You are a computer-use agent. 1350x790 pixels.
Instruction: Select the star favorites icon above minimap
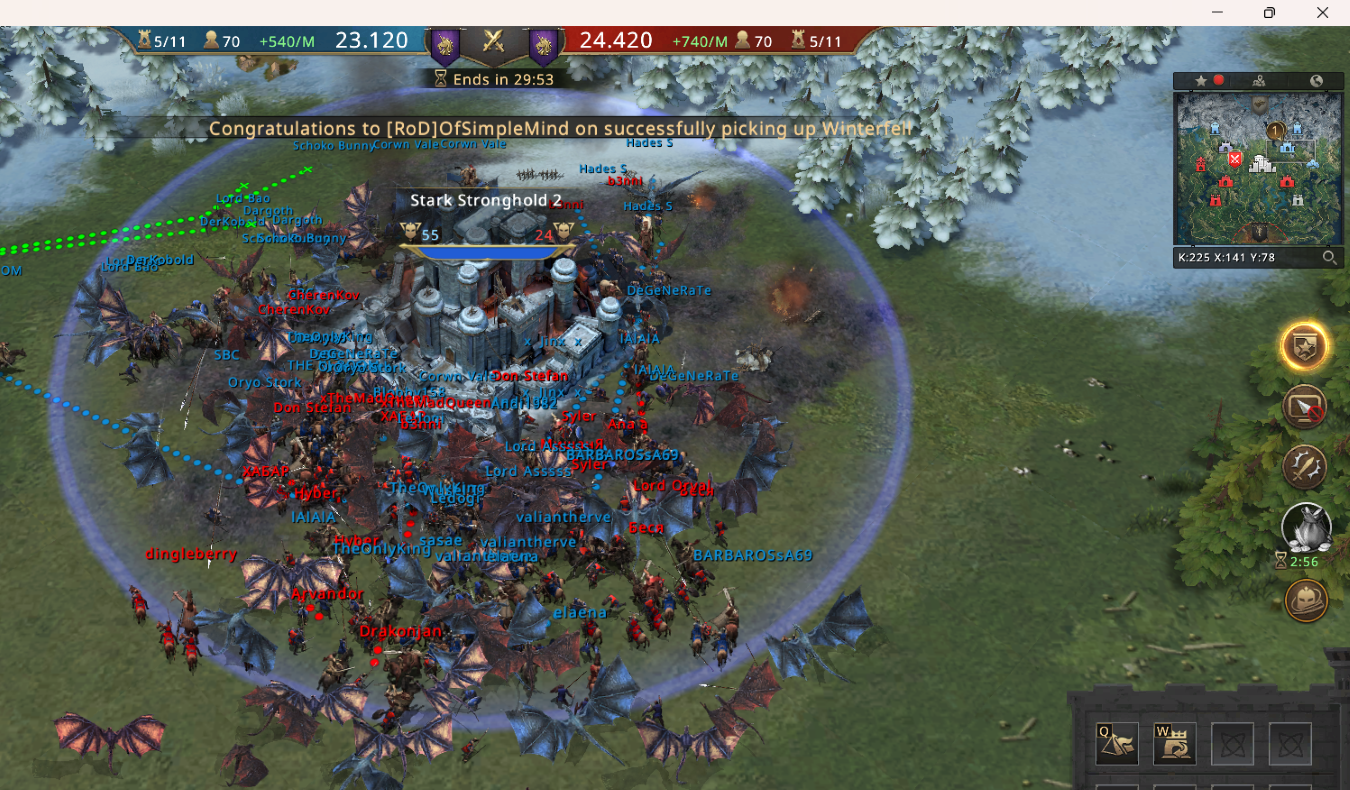click(x=1201, y=81)
